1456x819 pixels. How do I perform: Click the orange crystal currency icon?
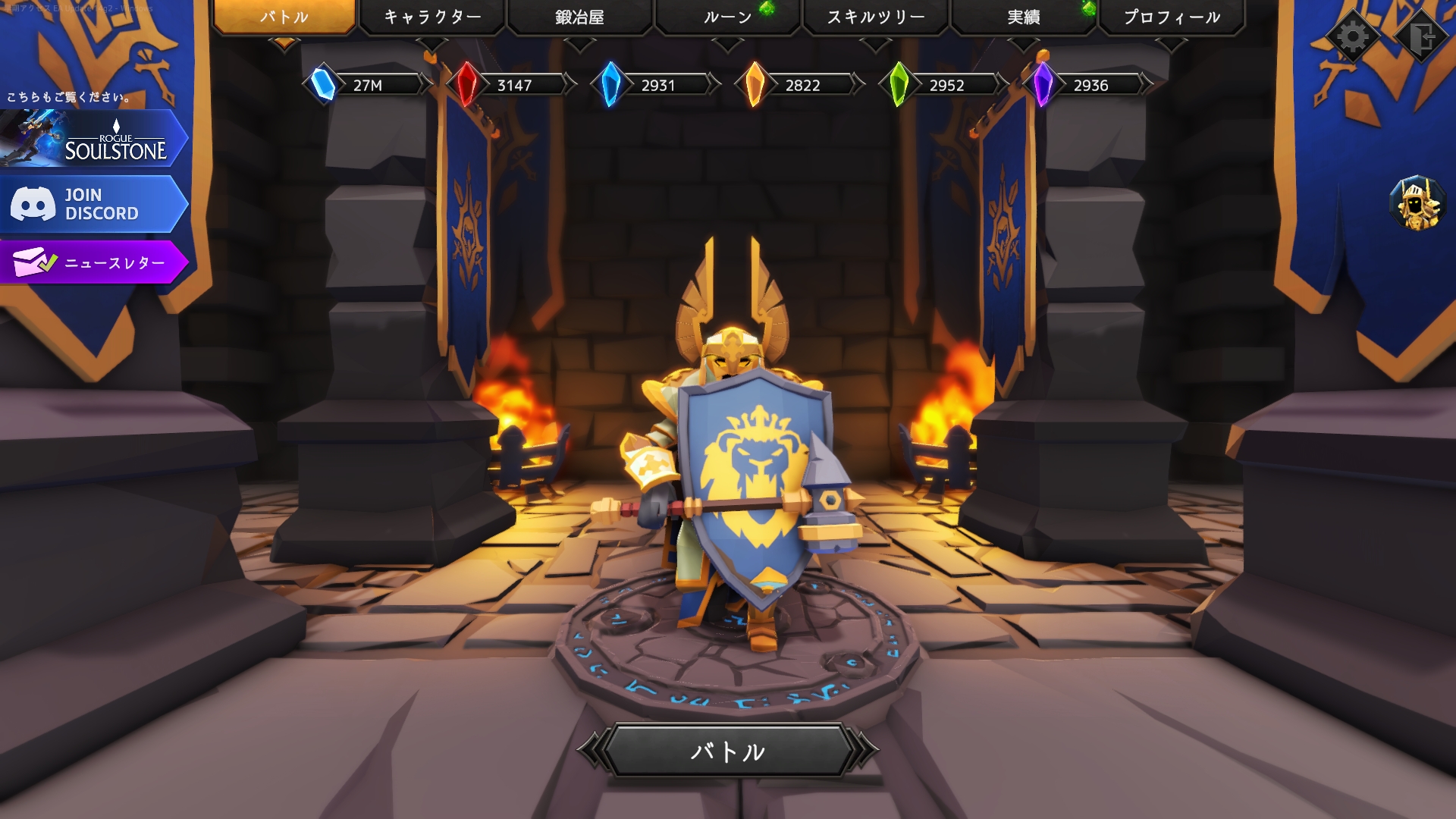click(755, 85)
